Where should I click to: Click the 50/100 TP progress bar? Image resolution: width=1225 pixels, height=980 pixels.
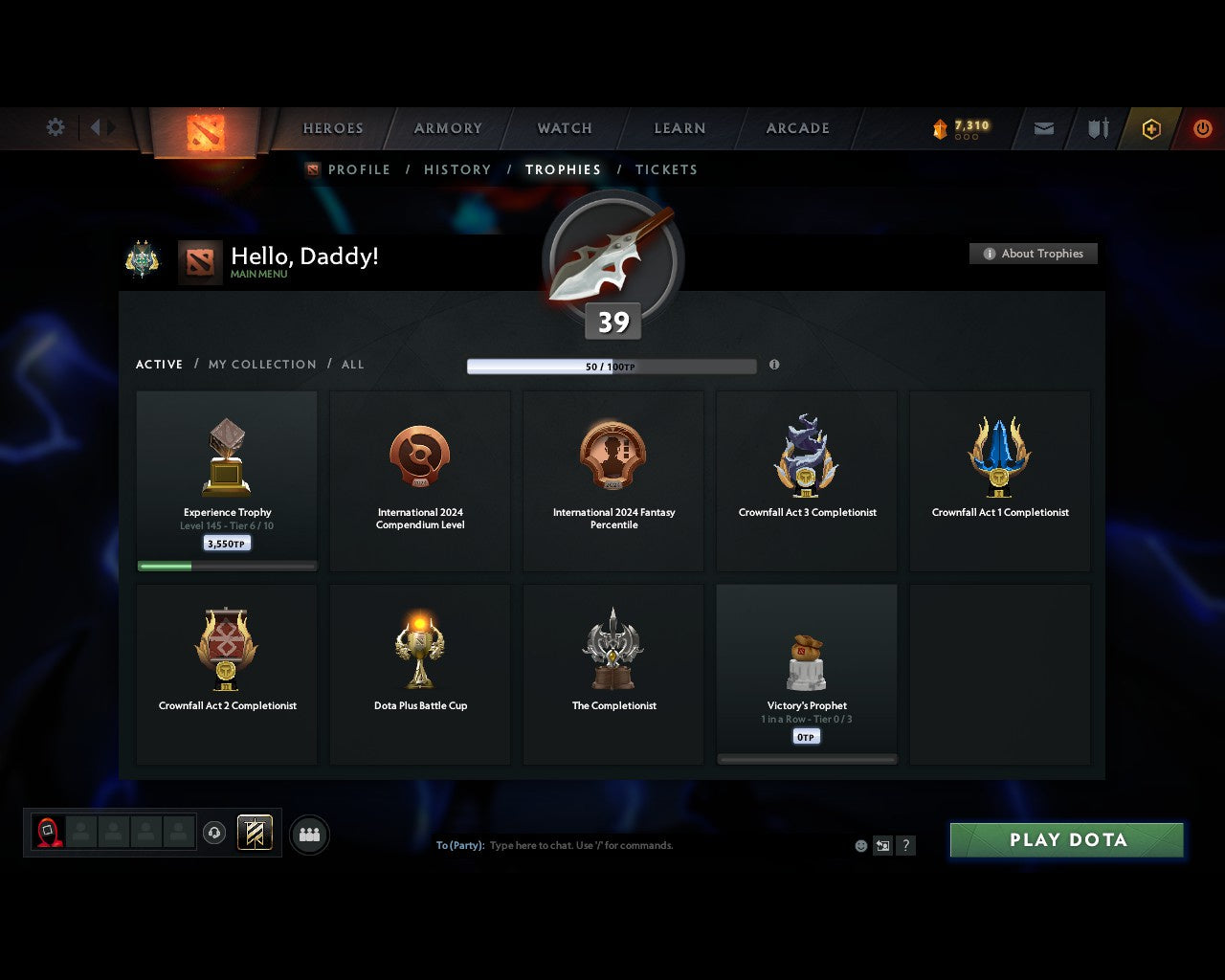point(611,366)
